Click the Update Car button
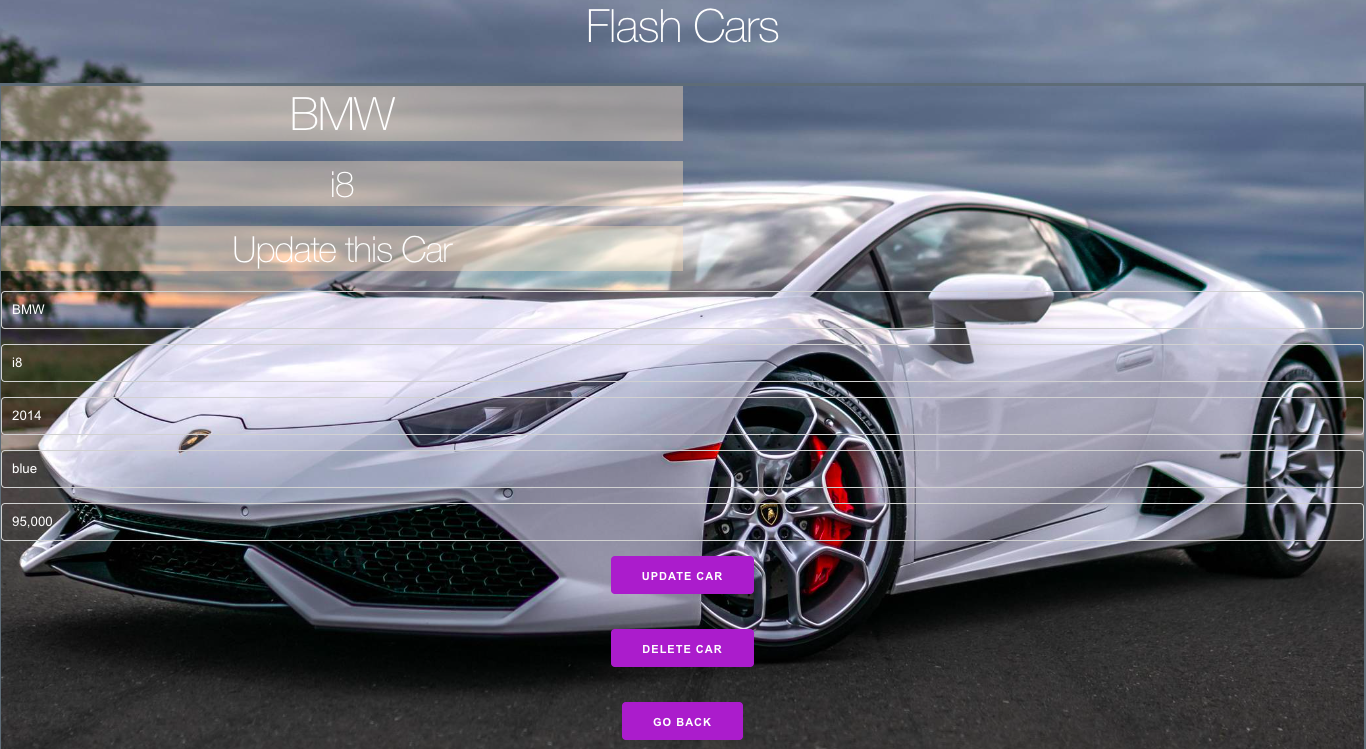 tap(682, 575)
